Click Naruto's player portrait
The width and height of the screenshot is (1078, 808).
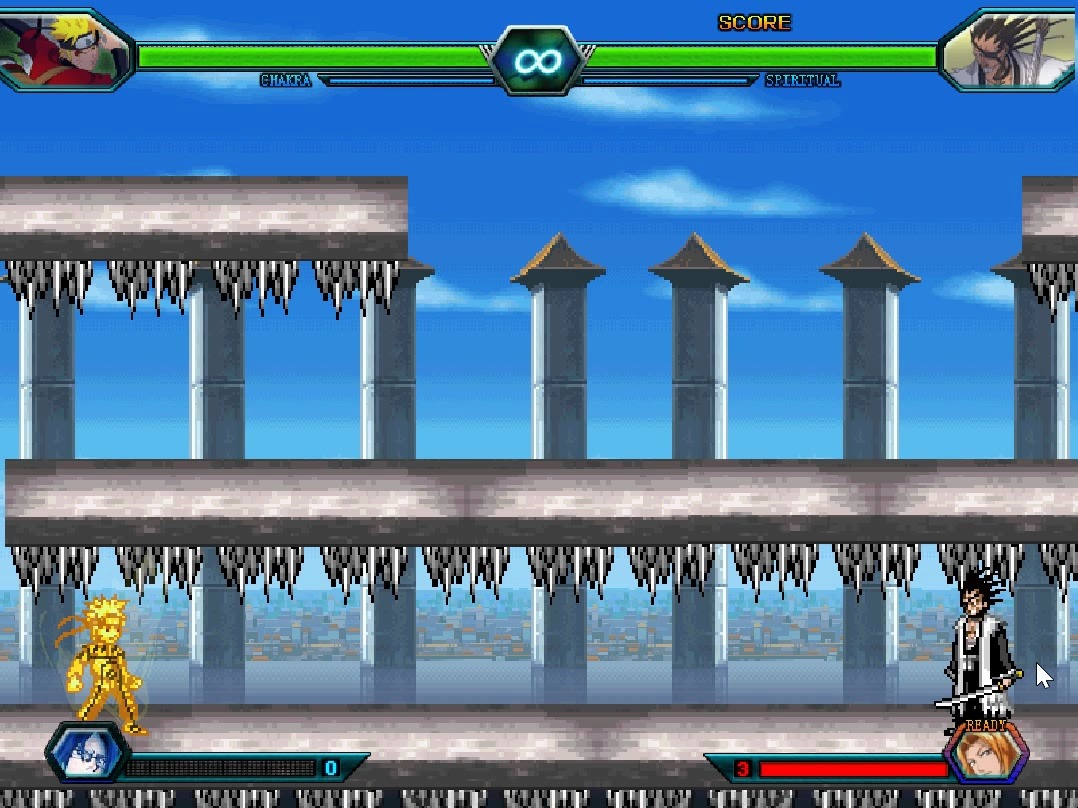point(63,49)
